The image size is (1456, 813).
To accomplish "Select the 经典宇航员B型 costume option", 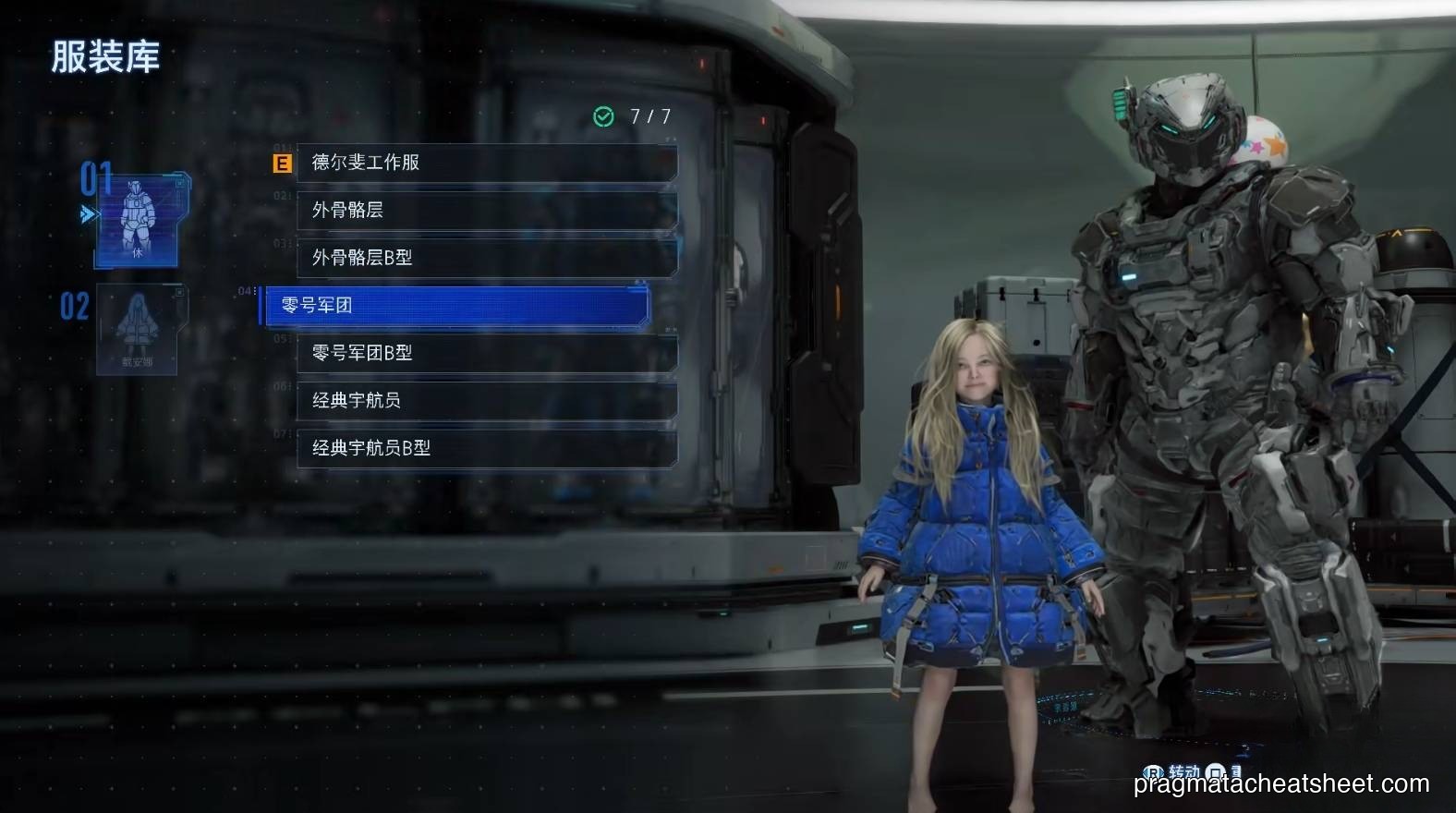I will pyautogui.click(x=480, y=448).
